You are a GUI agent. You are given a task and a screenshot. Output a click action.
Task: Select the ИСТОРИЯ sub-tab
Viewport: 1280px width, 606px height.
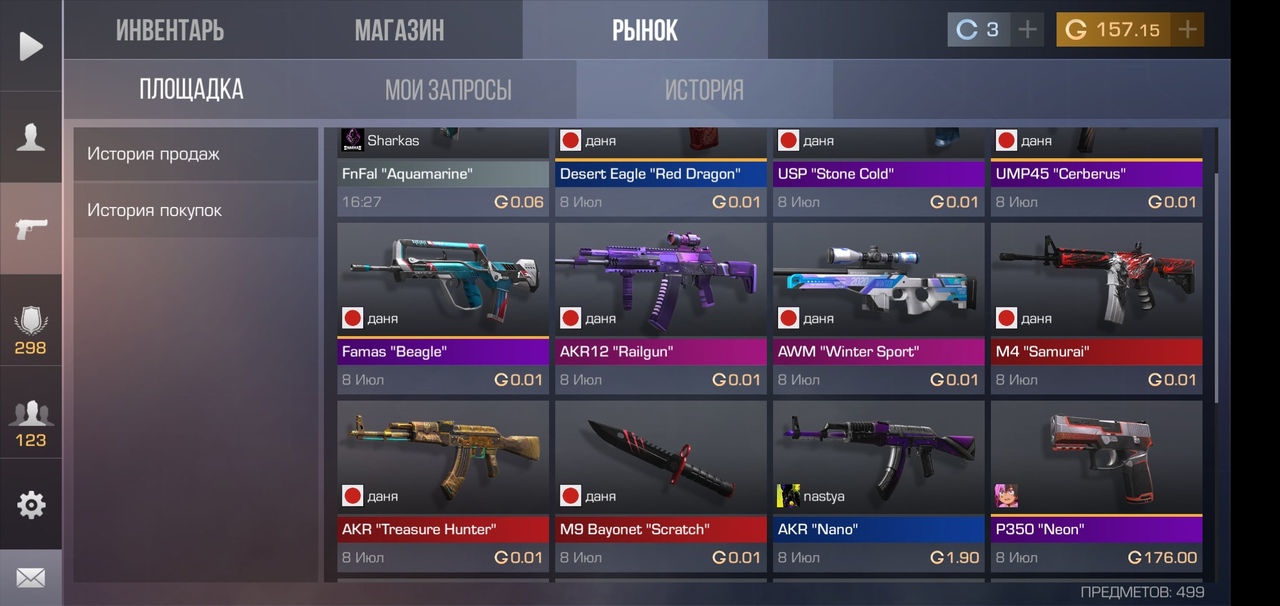tap(704, 90)
